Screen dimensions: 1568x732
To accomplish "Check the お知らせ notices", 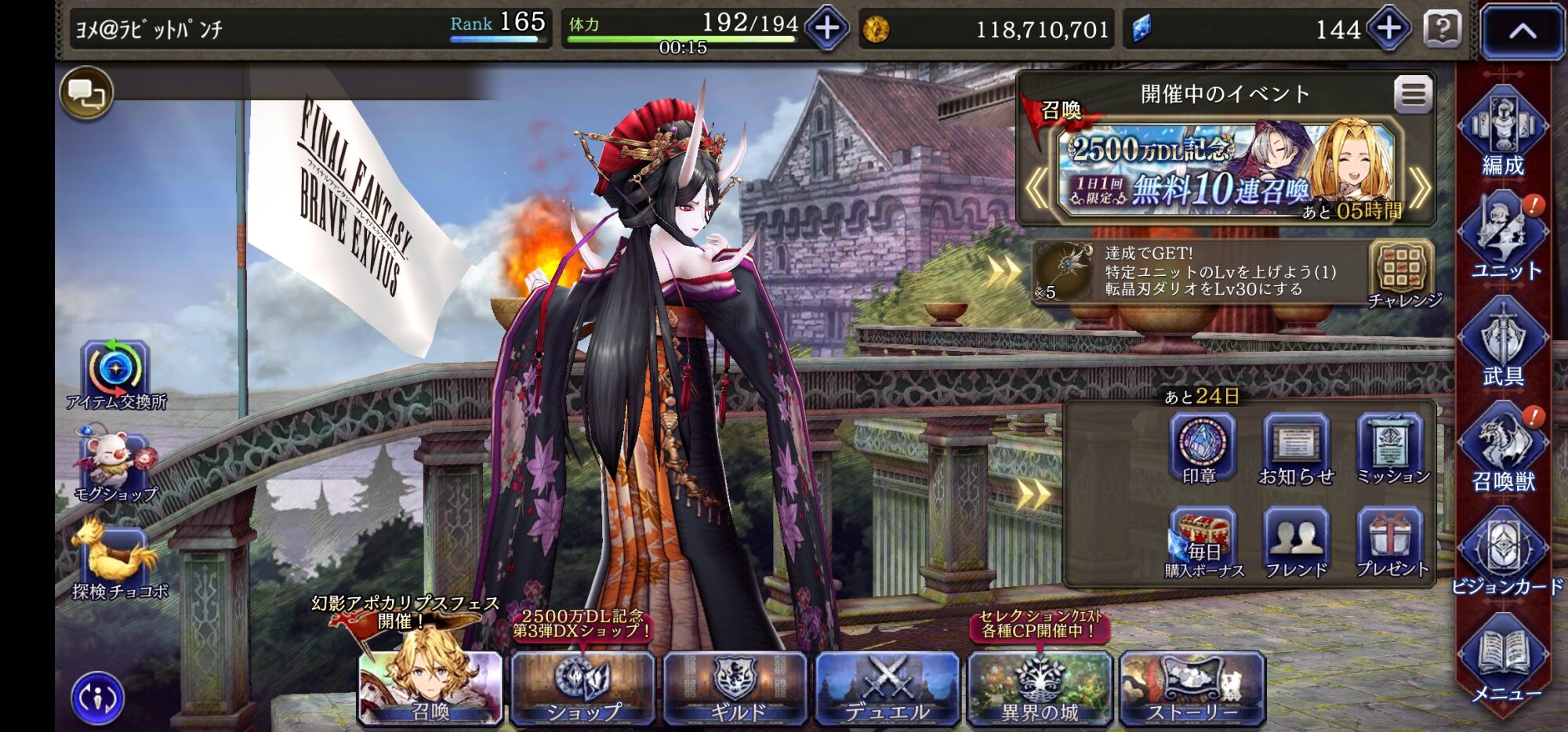I will tap(1296, 449).
